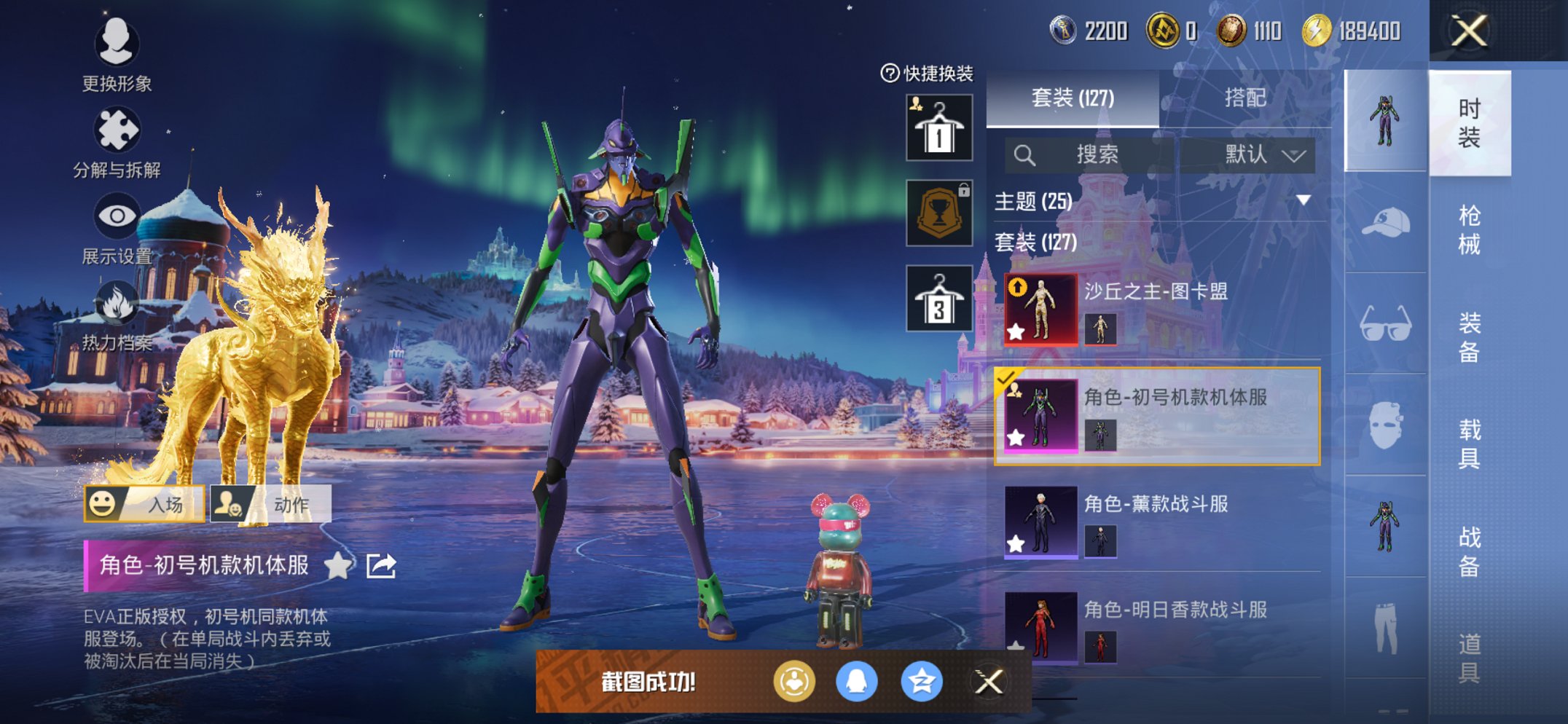Expand the 主题 (25) section
Viewport: 1568px width, 724px height.
(x=1304, y=200)
